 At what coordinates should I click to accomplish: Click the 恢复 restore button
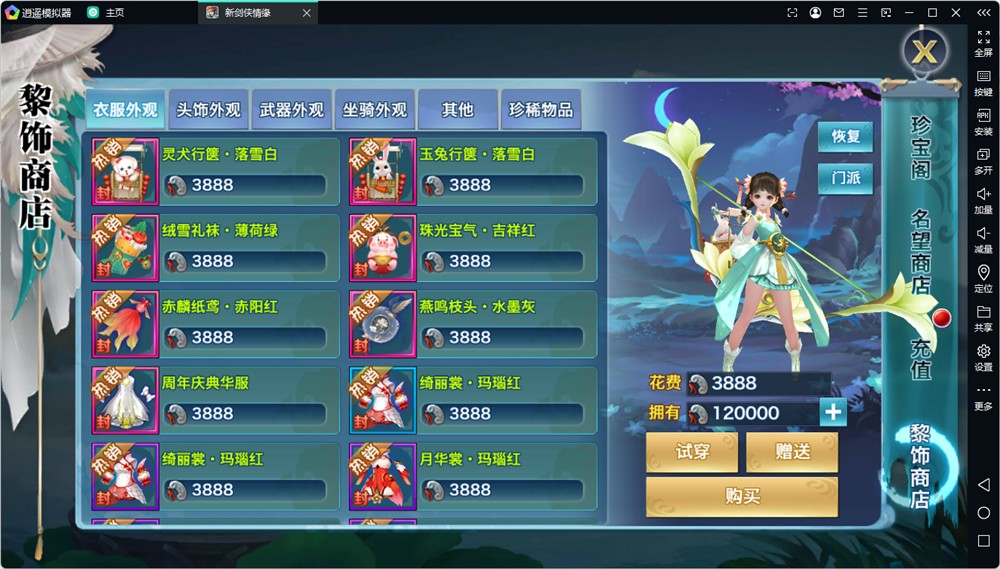(845, 136)
